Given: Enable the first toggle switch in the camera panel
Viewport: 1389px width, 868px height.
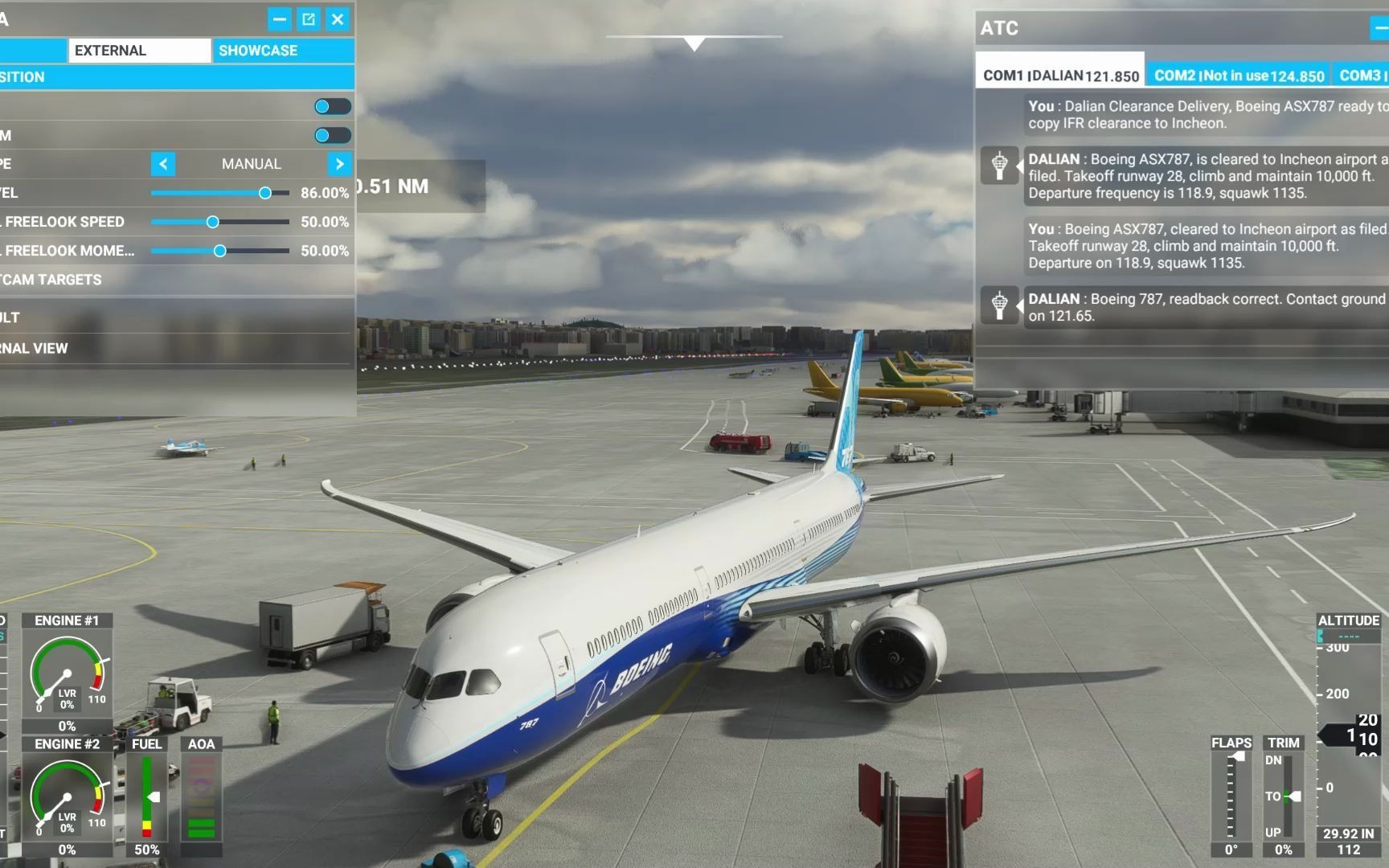Looking at the screenshot, I should 333,106.
